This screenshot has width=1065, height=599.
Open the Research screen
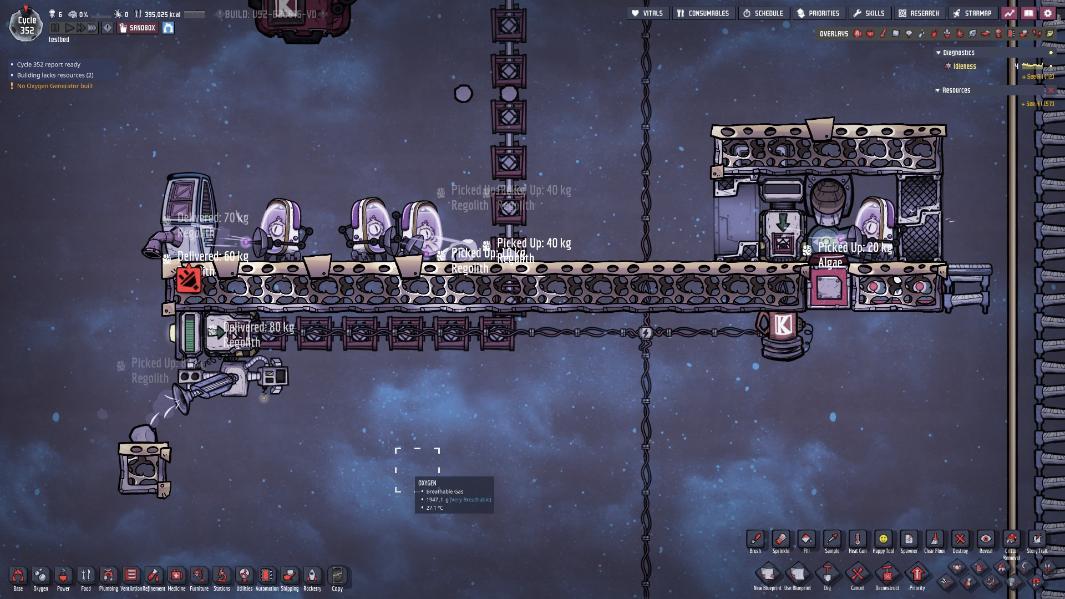(919, 13)
